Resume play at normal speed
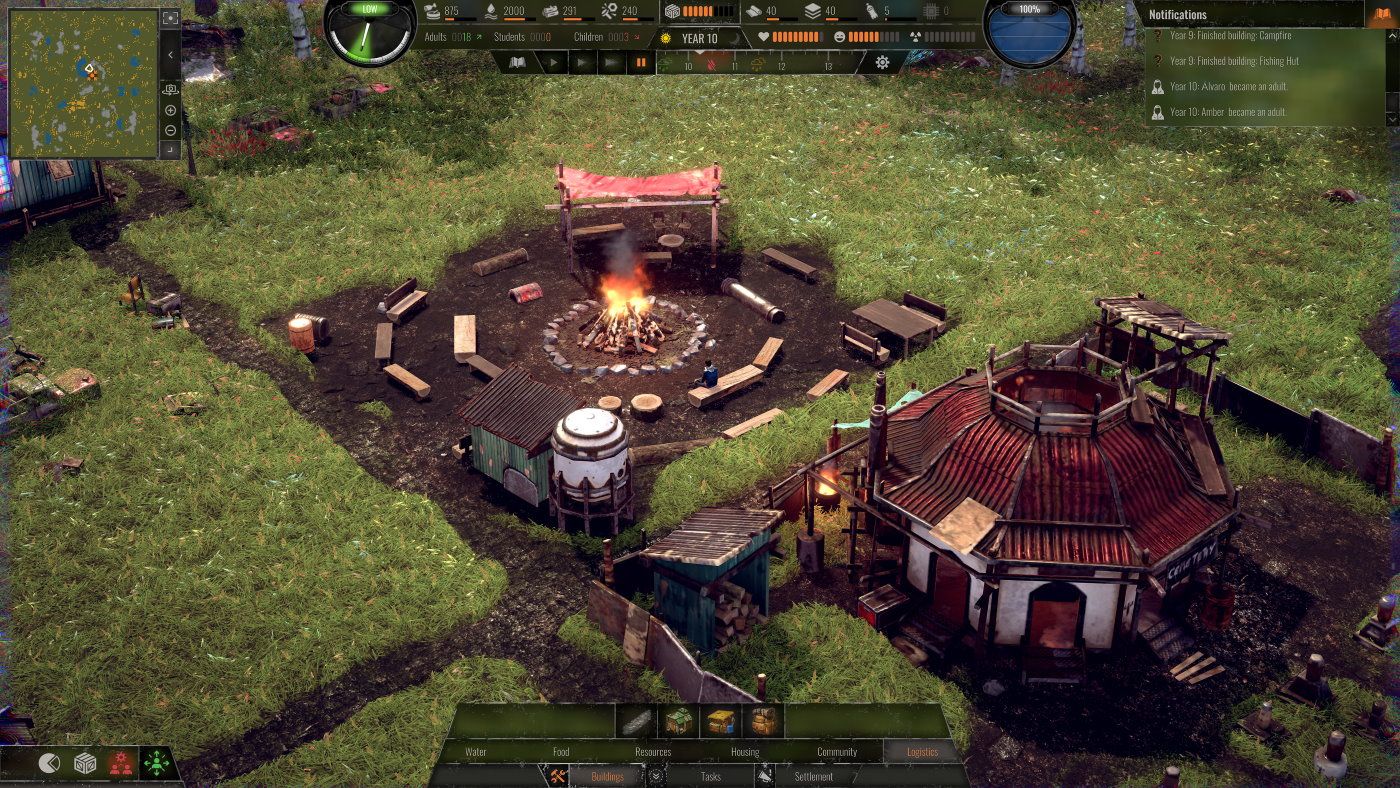Image resolution: width=1400 pixels, height=788 pixels. click(x=553, y=61)
